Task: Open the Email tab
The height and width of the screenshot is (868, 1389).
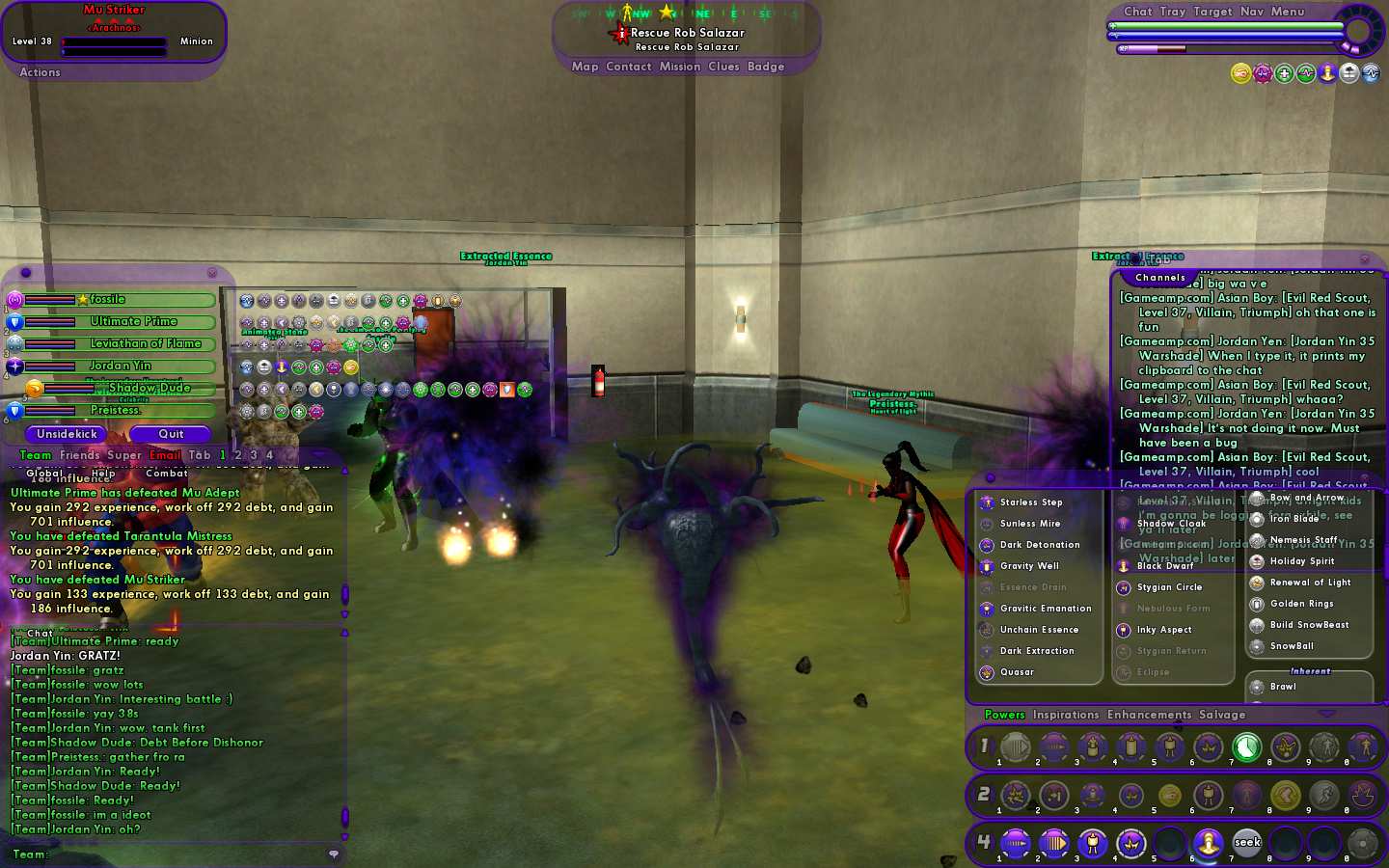Action: (x=165, y=455)
